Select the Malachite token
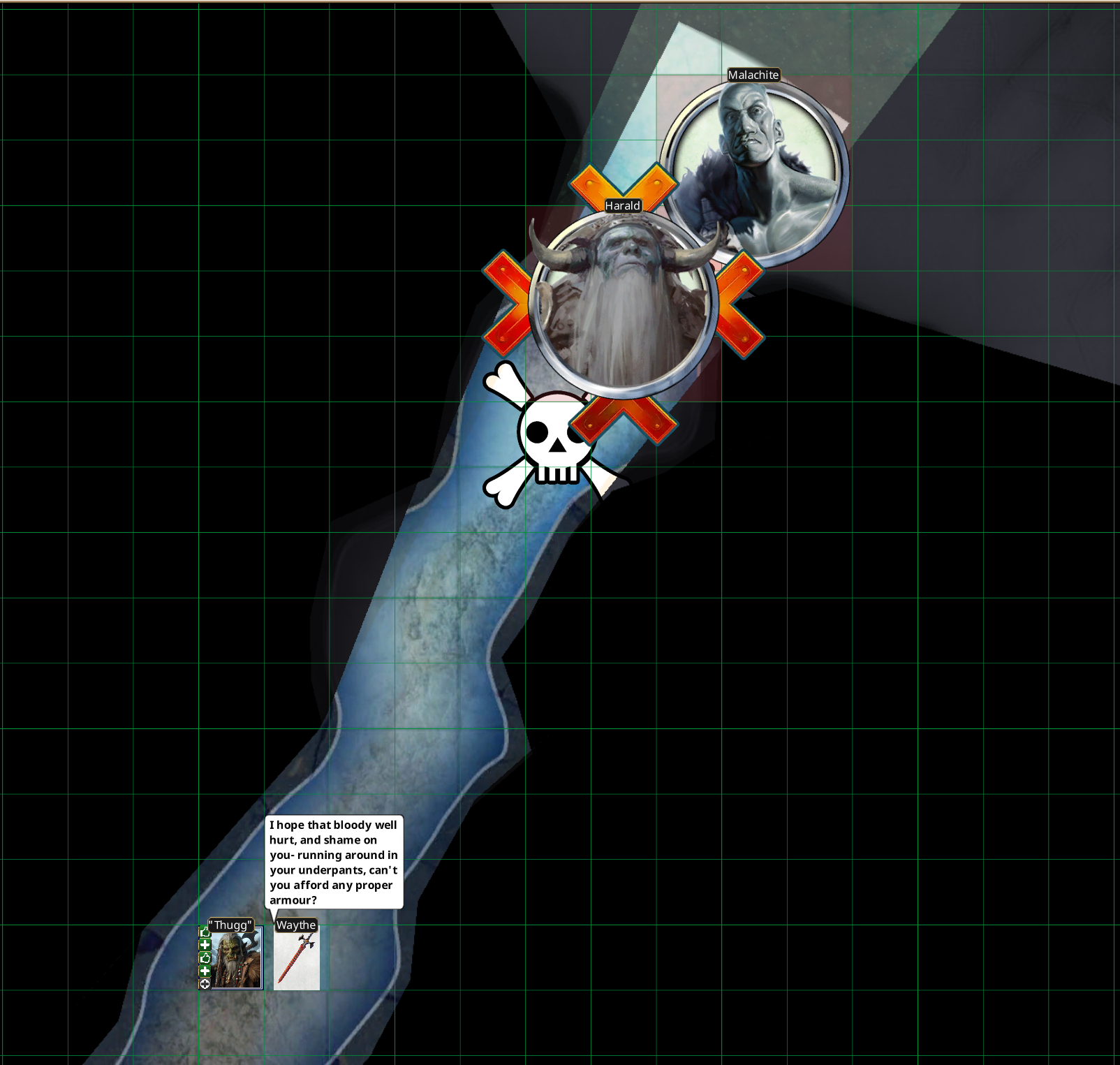The image size is (1120, 1065). coord(754,173)
